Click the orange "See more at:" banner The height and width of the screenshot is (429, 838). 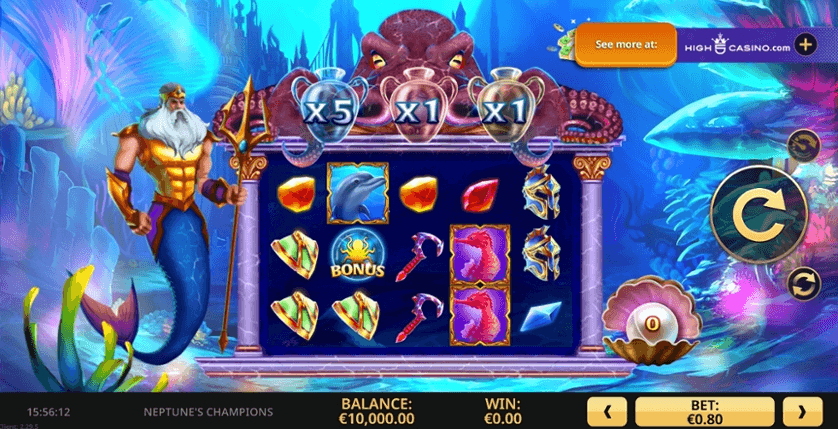[x=624, y=45]
